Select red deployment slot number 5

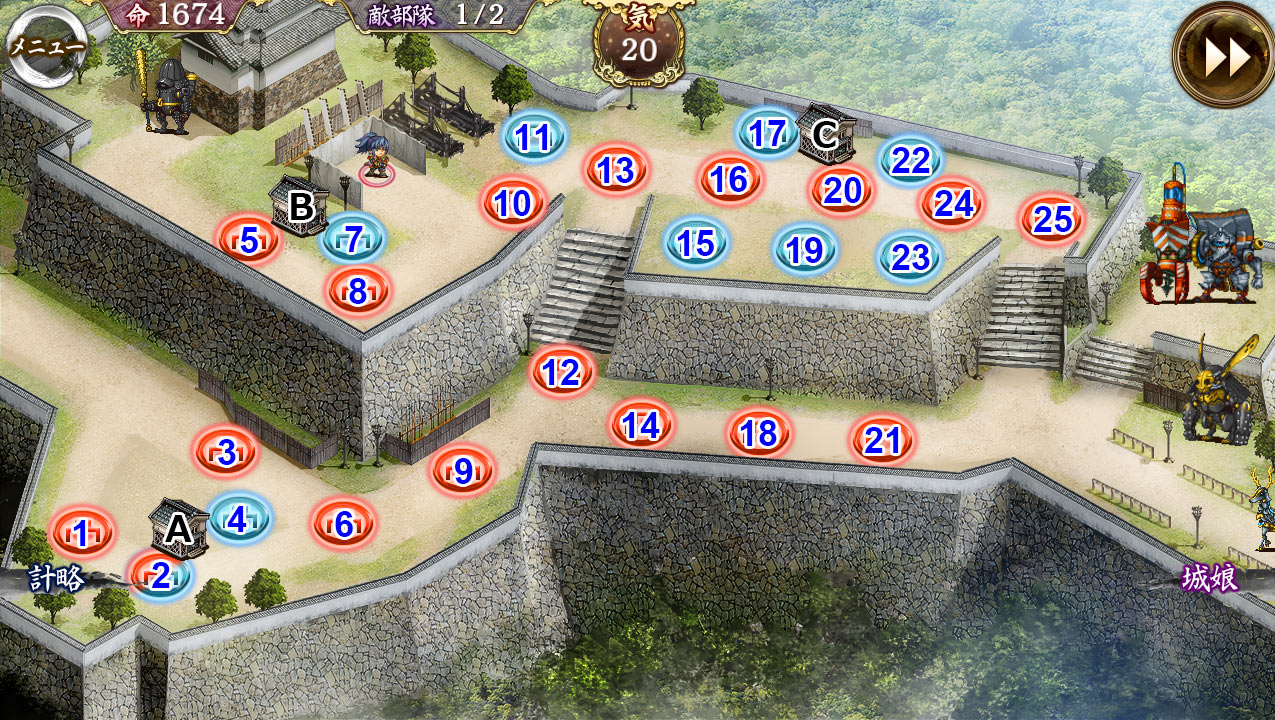click(249, 239)
